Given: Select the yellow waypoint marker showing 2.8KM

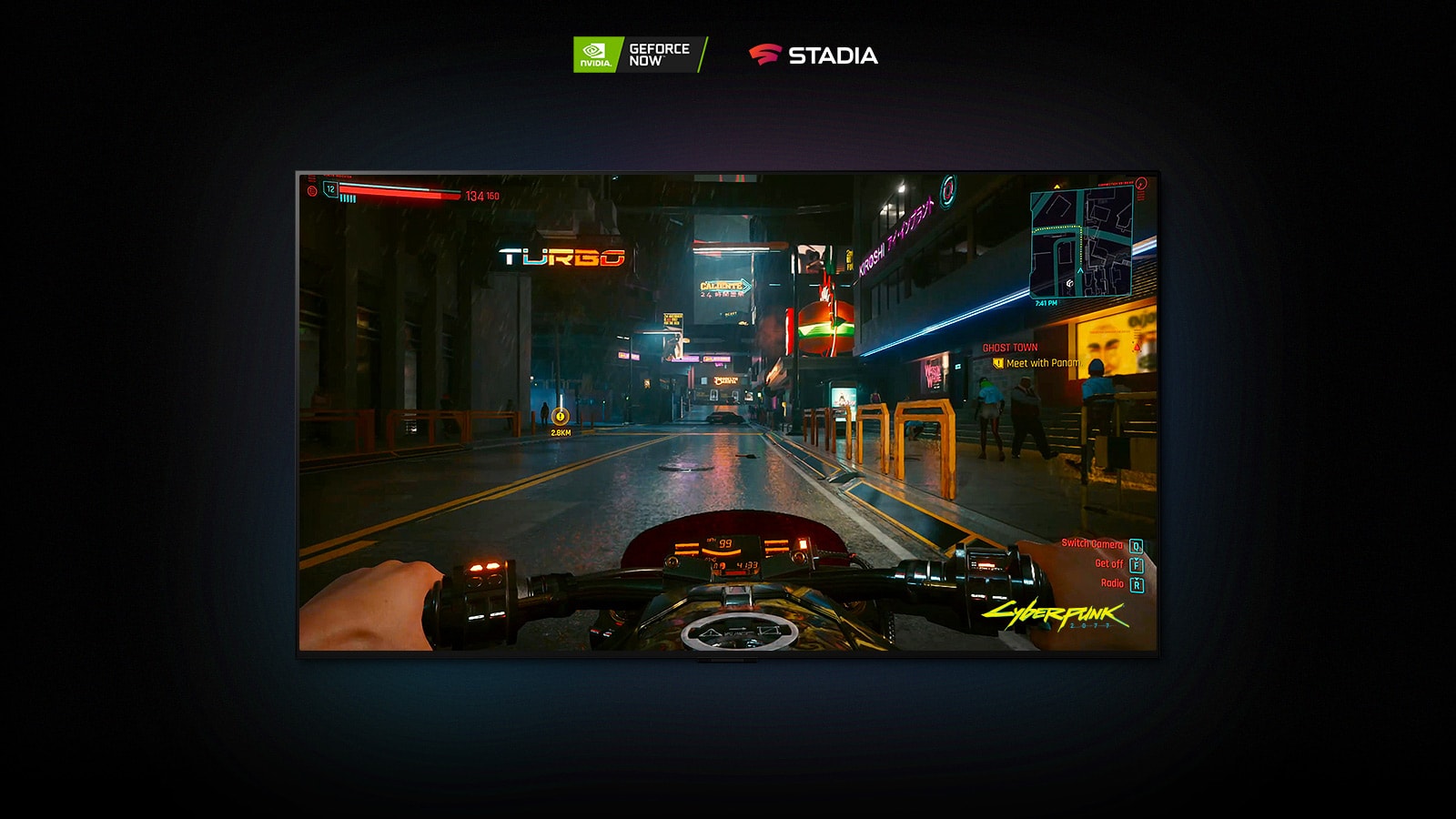Looking at the screenshot, I should point(561,419).
